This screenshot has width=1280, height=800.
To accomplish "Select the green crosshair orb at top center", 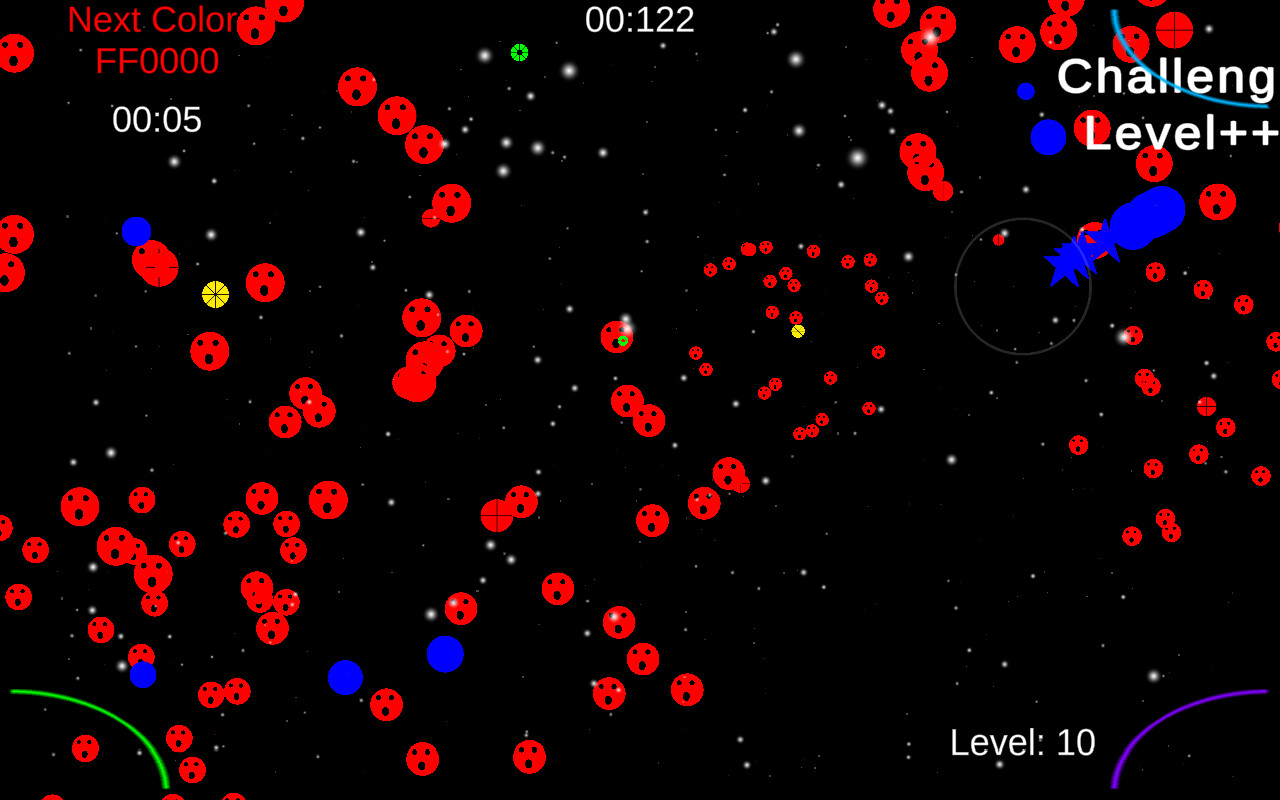I will pyautogui.click(x=520, y=52).
